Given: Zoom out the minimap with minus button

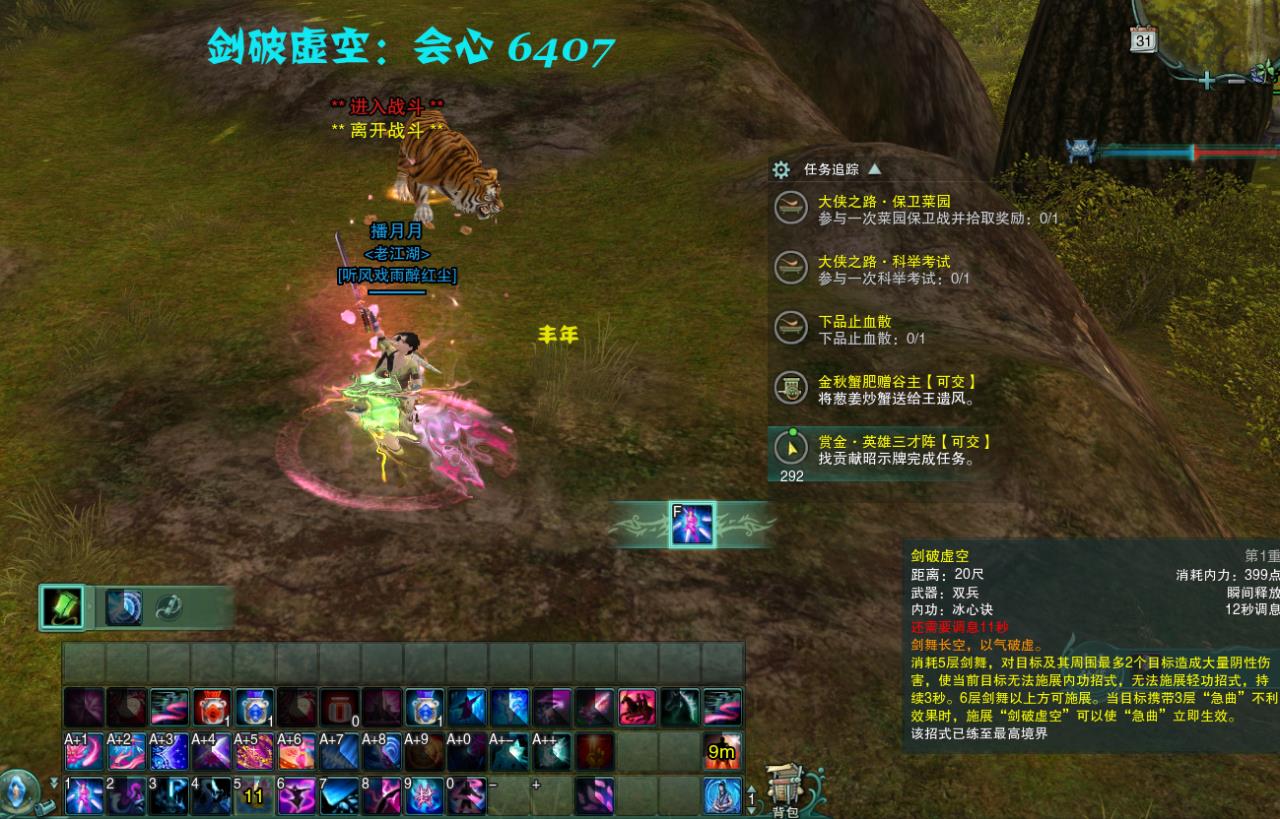Looking at the screenshot, I should coord(1236,81).
